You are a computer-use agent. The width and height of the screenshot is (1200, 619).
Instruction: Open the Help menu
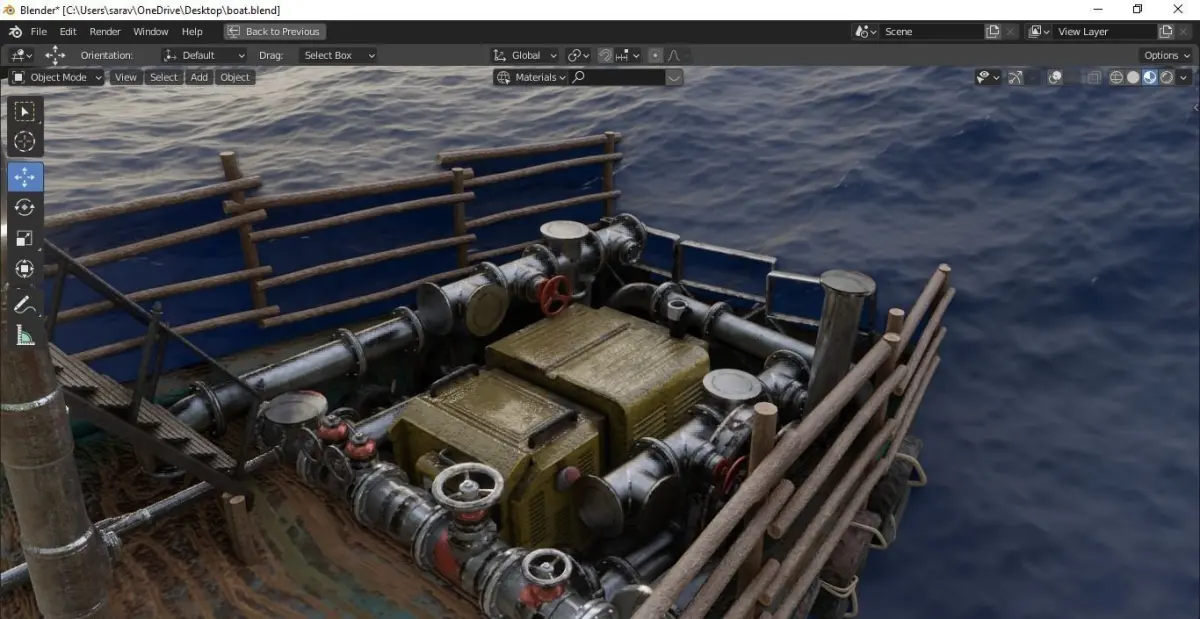(x=192, y=32)
